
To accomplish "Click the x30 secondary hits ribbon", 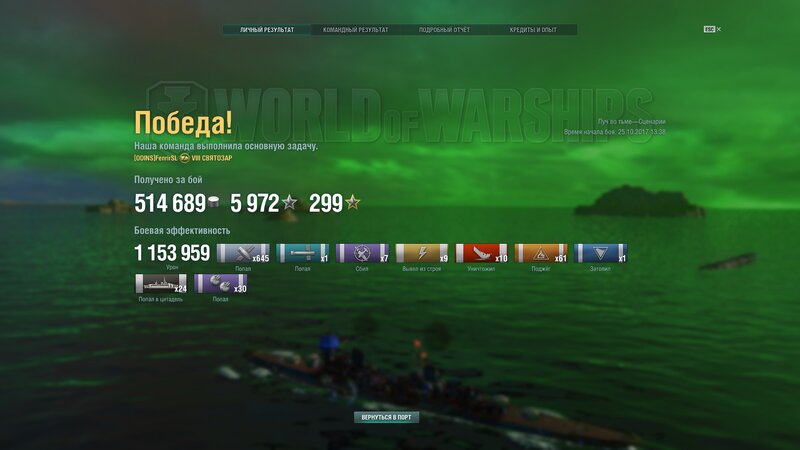I will point(220,283).
